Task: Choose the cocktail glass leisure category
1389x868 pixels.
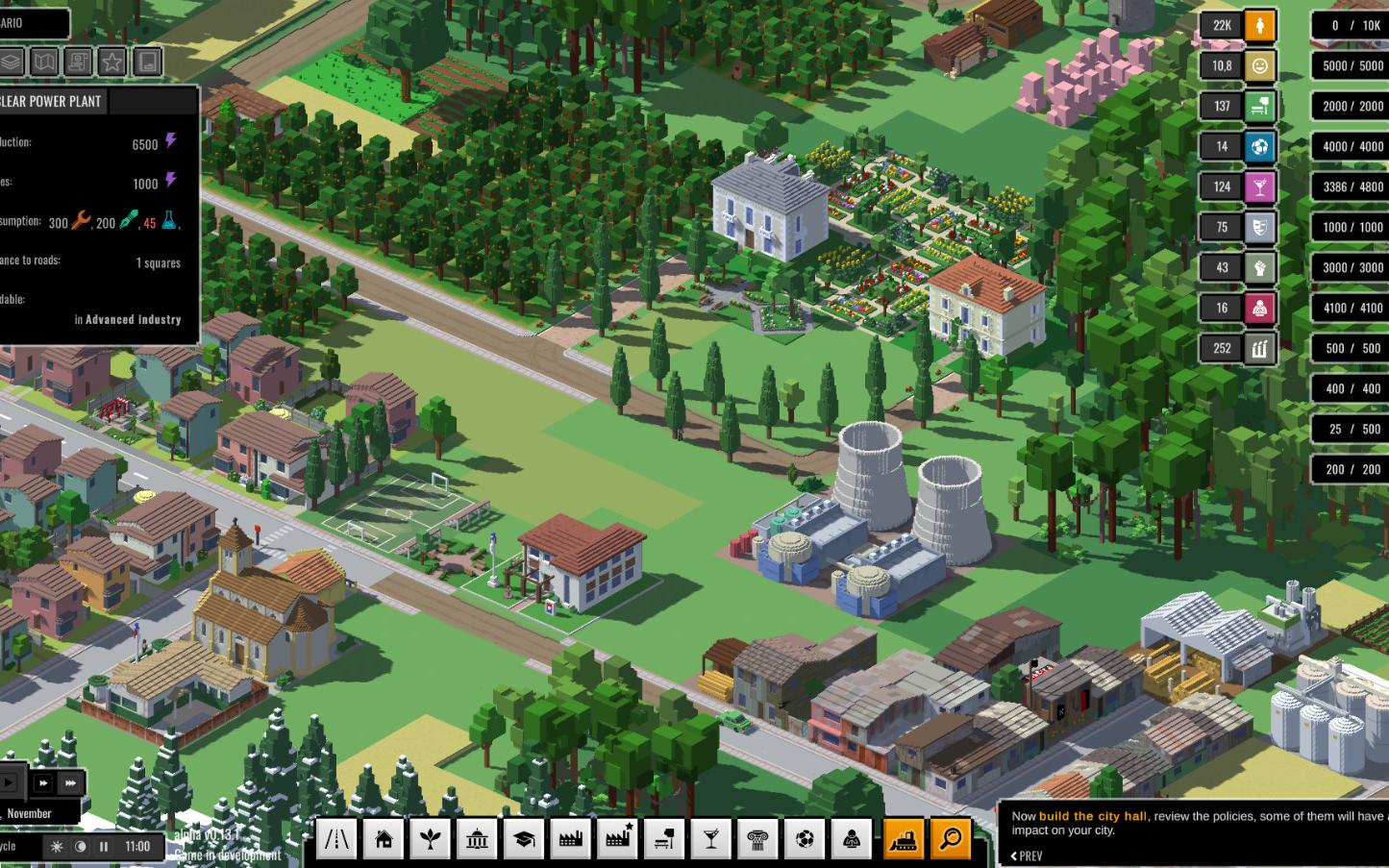Action: click(711, 840)
